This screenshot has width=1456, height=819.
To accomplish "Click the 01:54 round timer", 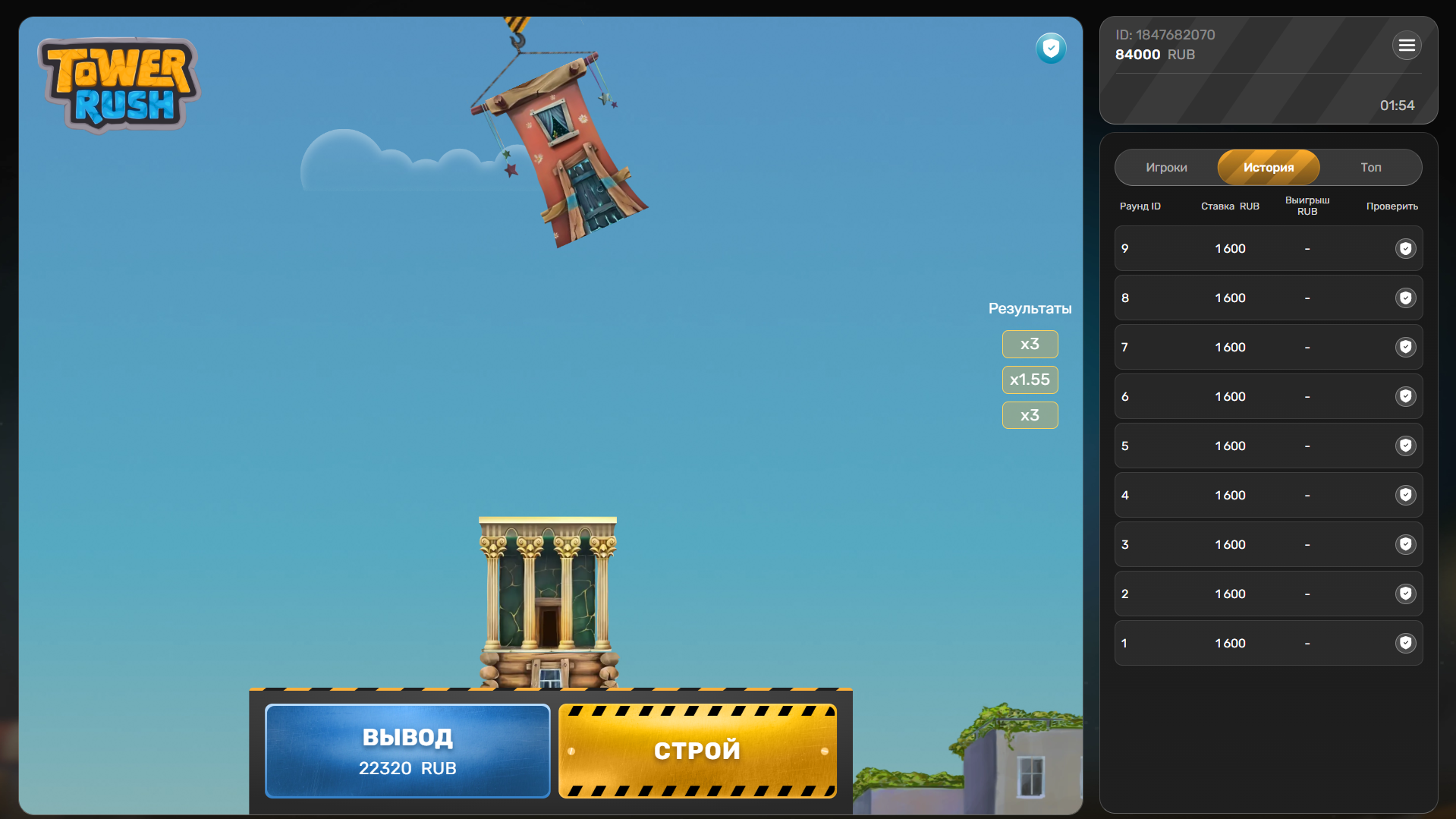I will click(1398, 106).
